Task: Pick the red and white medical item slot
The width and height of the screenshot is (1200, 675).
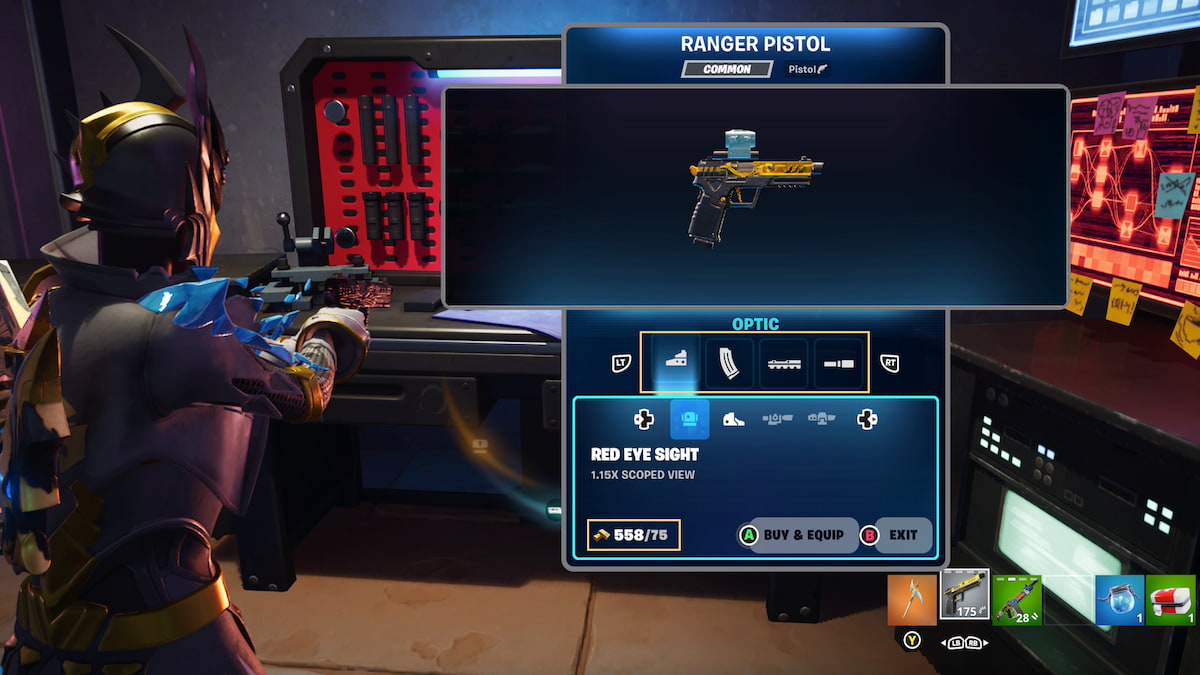Action: (1172, 599)
